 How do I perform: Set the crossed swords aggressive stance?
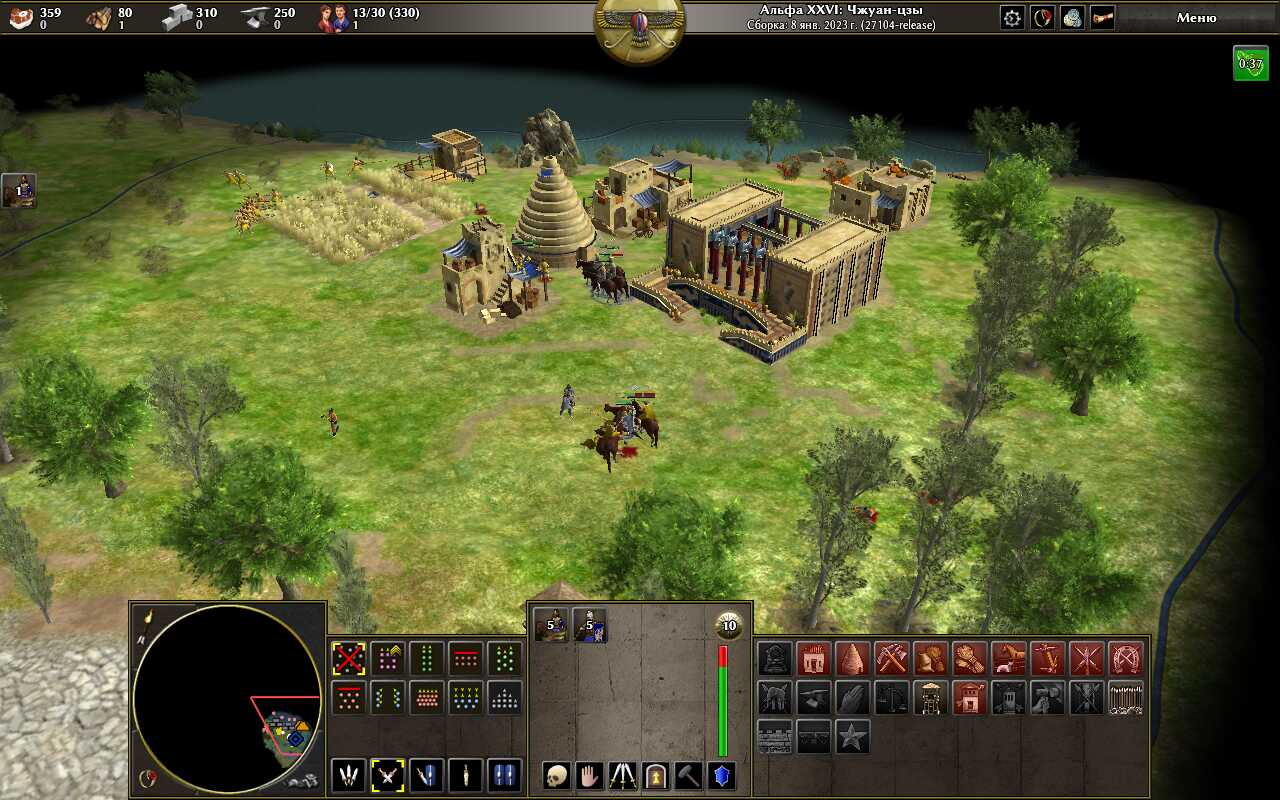click(x=387, y=775)
